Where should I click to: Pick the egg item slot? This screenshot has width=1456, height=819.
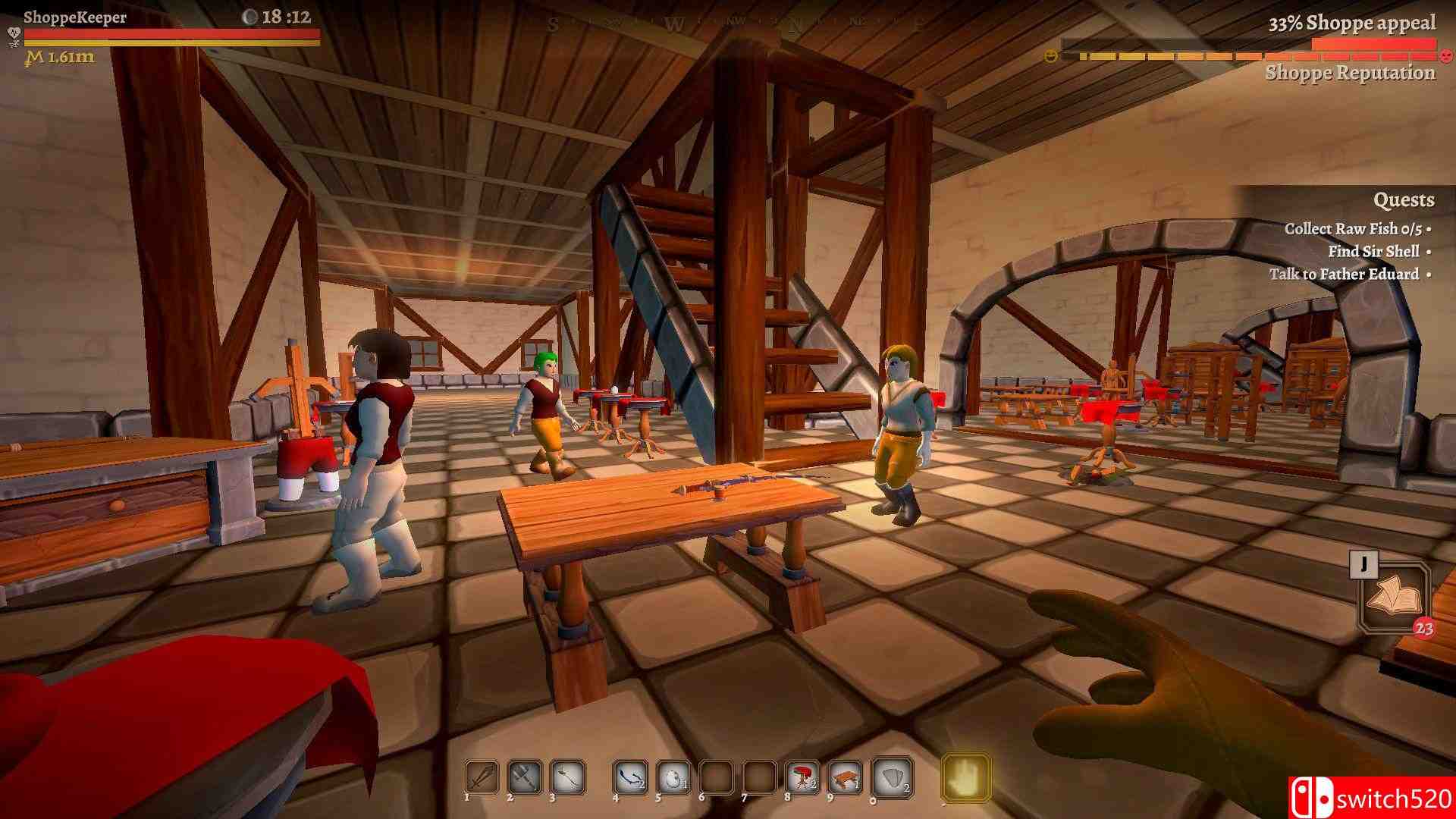(673, 777)
